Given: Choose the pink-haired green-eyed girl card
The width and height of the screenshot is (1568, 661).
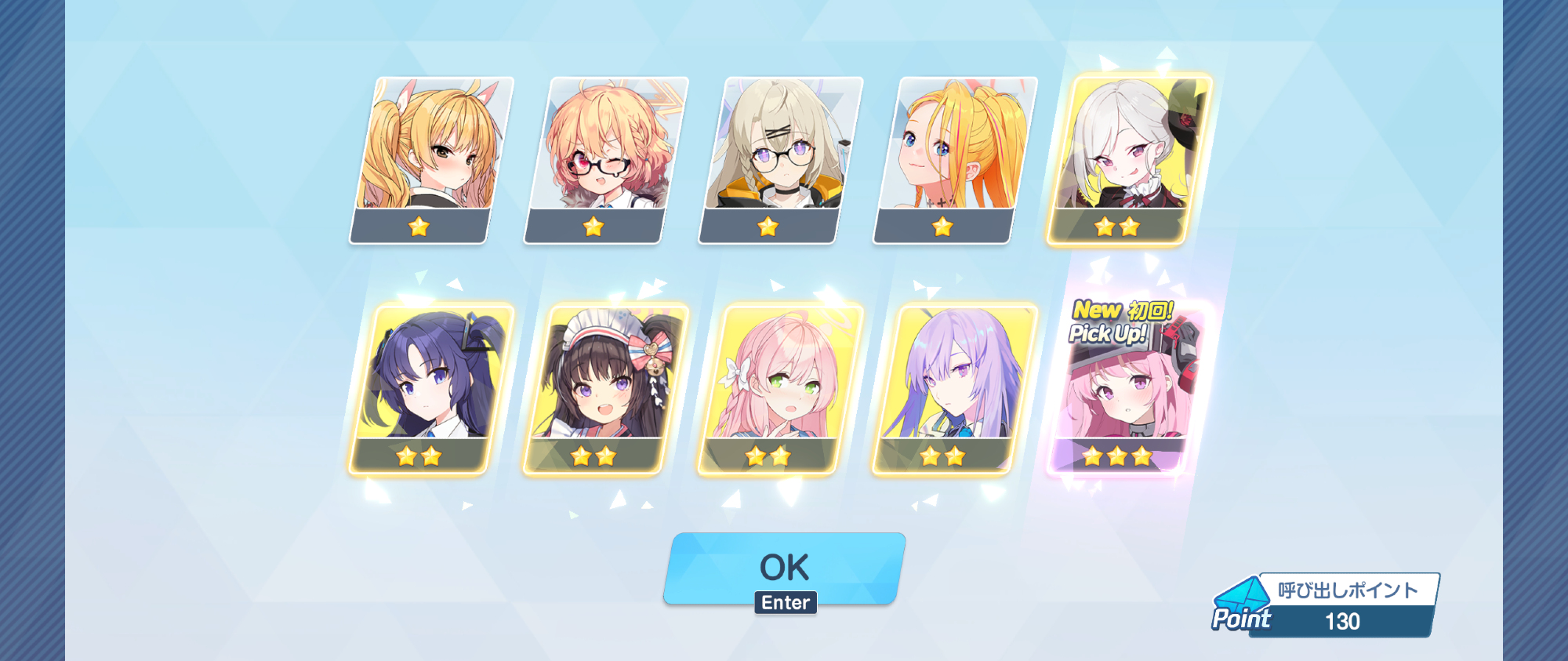Looking at the screenshot, I should pos(779,388).
